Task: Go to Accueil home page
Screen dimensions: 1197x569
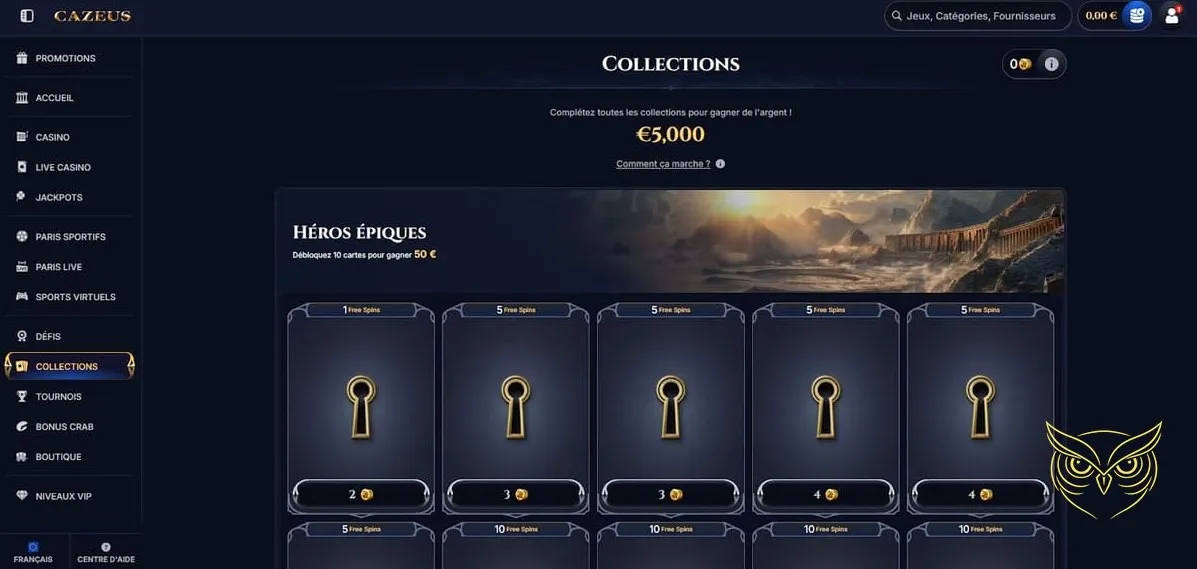Action: click(x=54, y=98)
